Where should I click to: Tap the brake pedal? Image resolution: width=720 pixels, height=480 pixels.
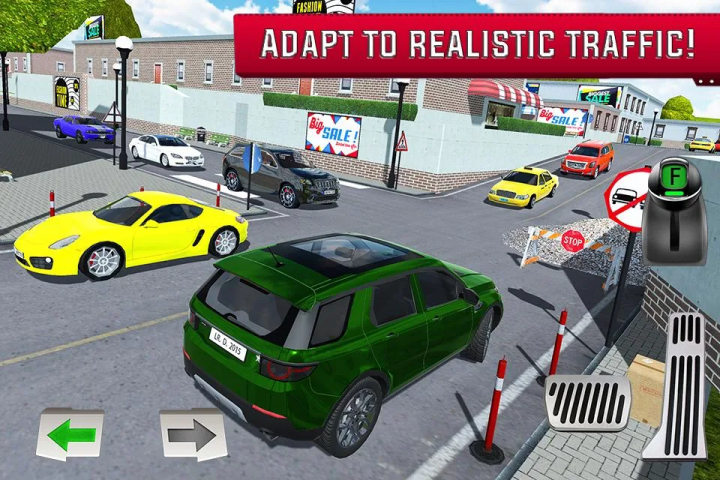[x=587, y=402]
